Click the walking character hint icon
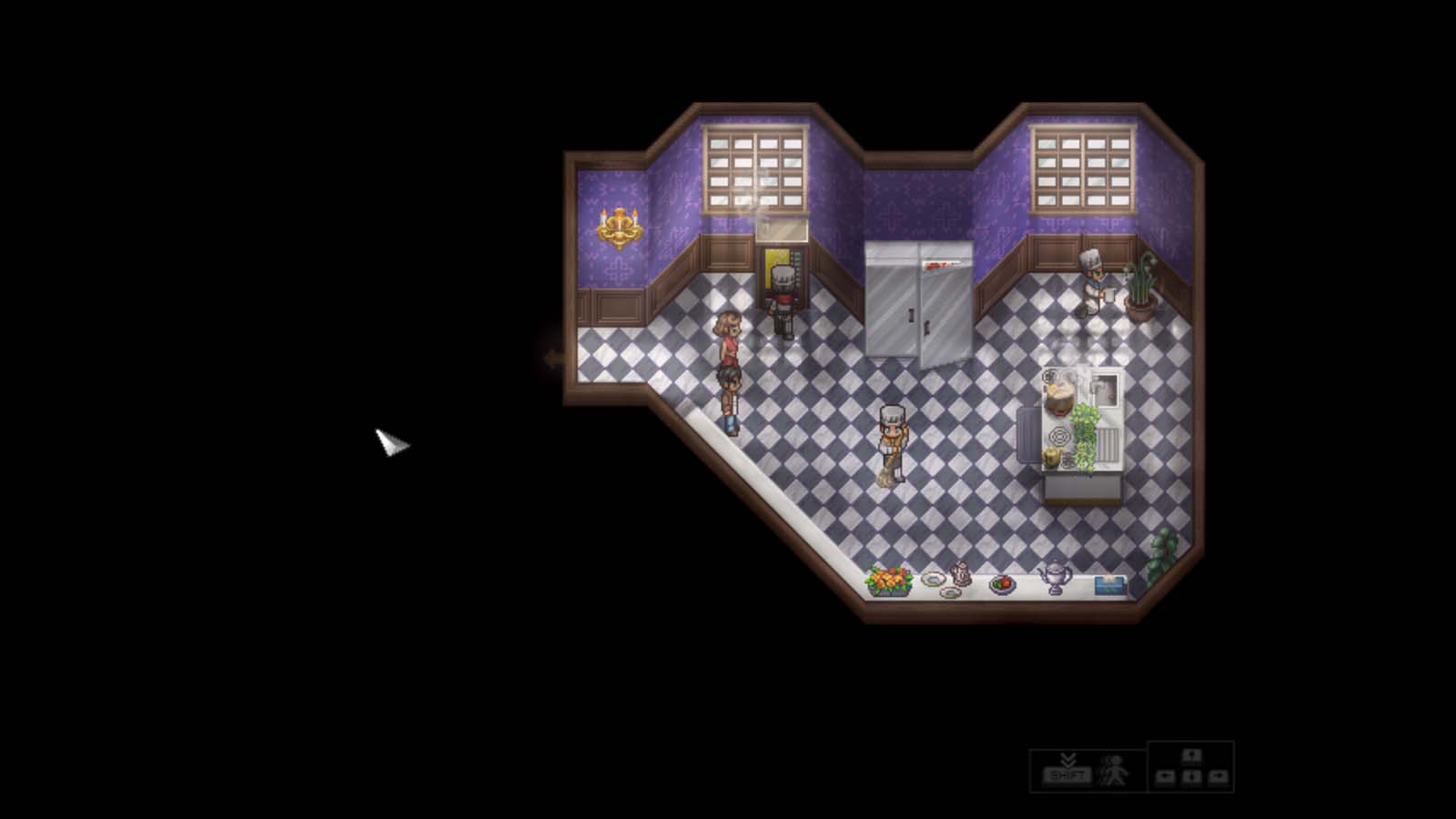This screenshot has height=819, width=1456. (x=1112, y=772)
